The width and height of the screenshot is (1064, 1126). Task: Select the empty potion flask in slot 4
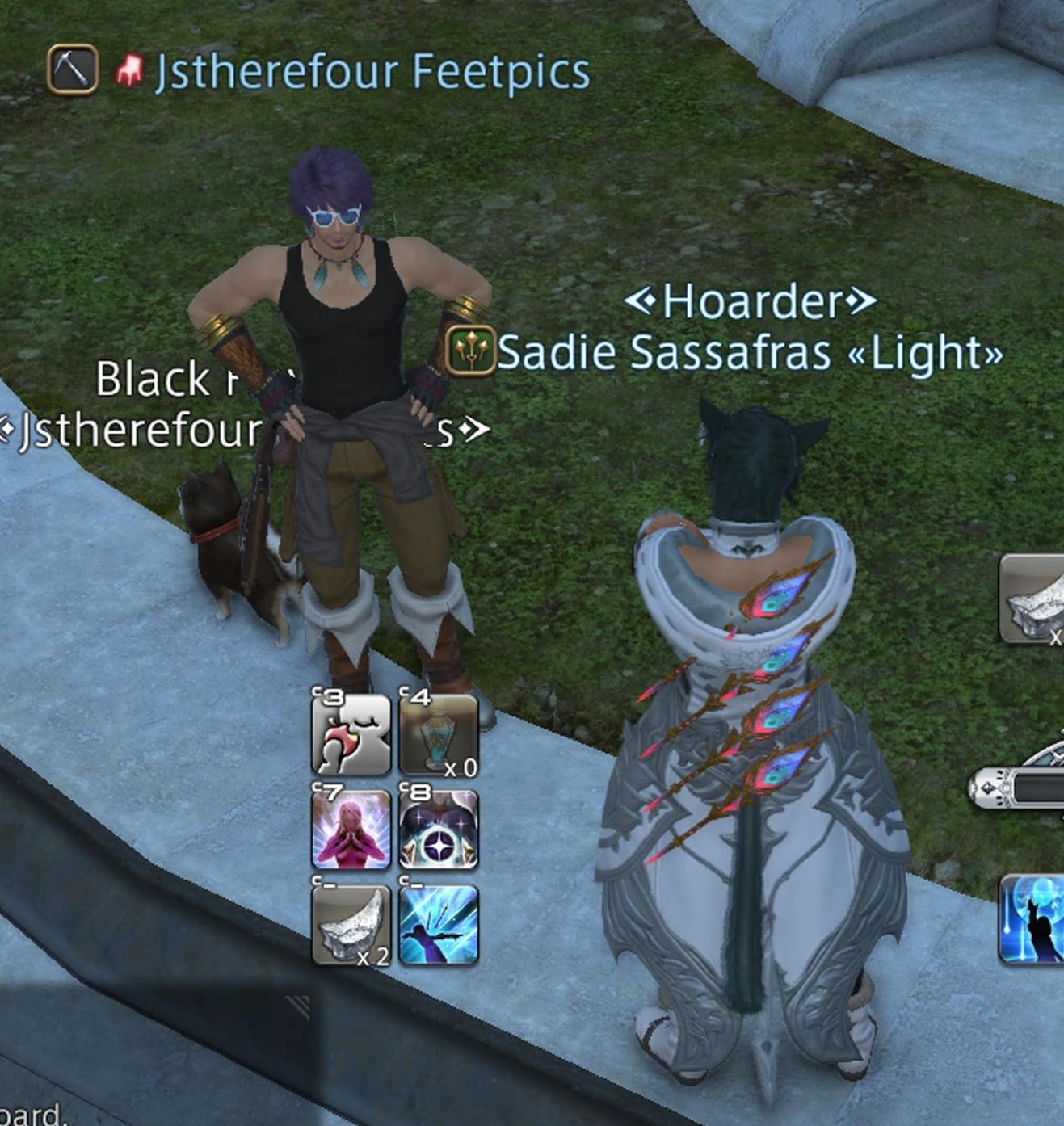(439, 735)
